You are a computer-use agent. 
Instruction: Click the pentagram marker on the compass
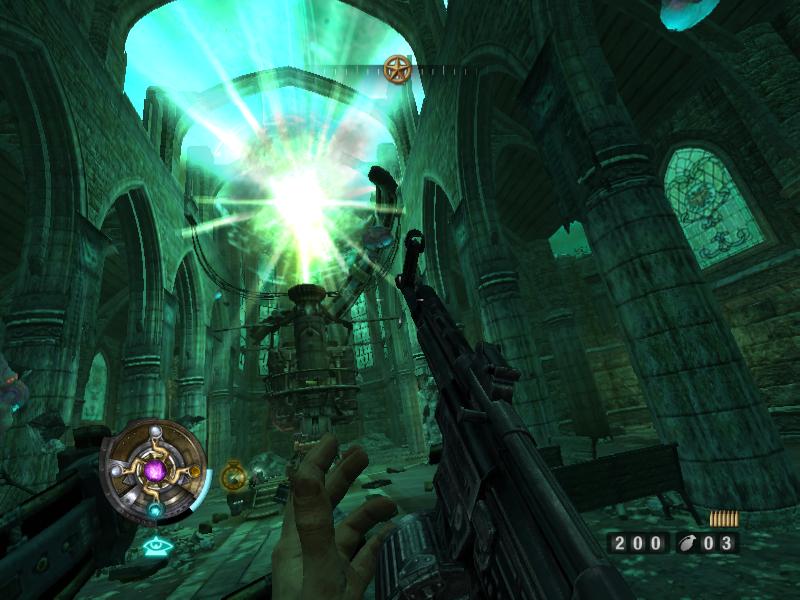click(x=397, y=68)
